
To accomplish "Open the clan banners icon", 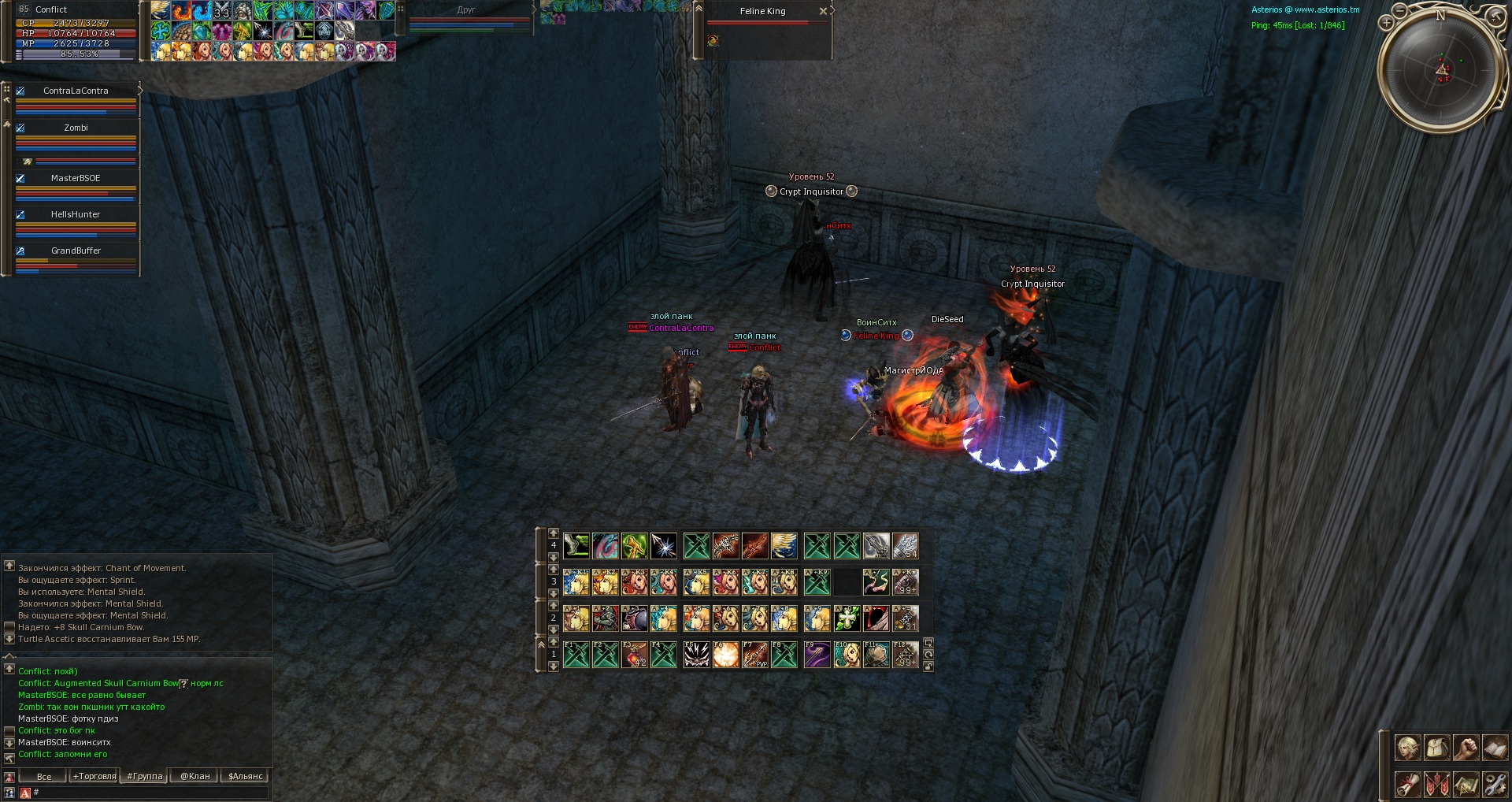I will [1437, 784].
